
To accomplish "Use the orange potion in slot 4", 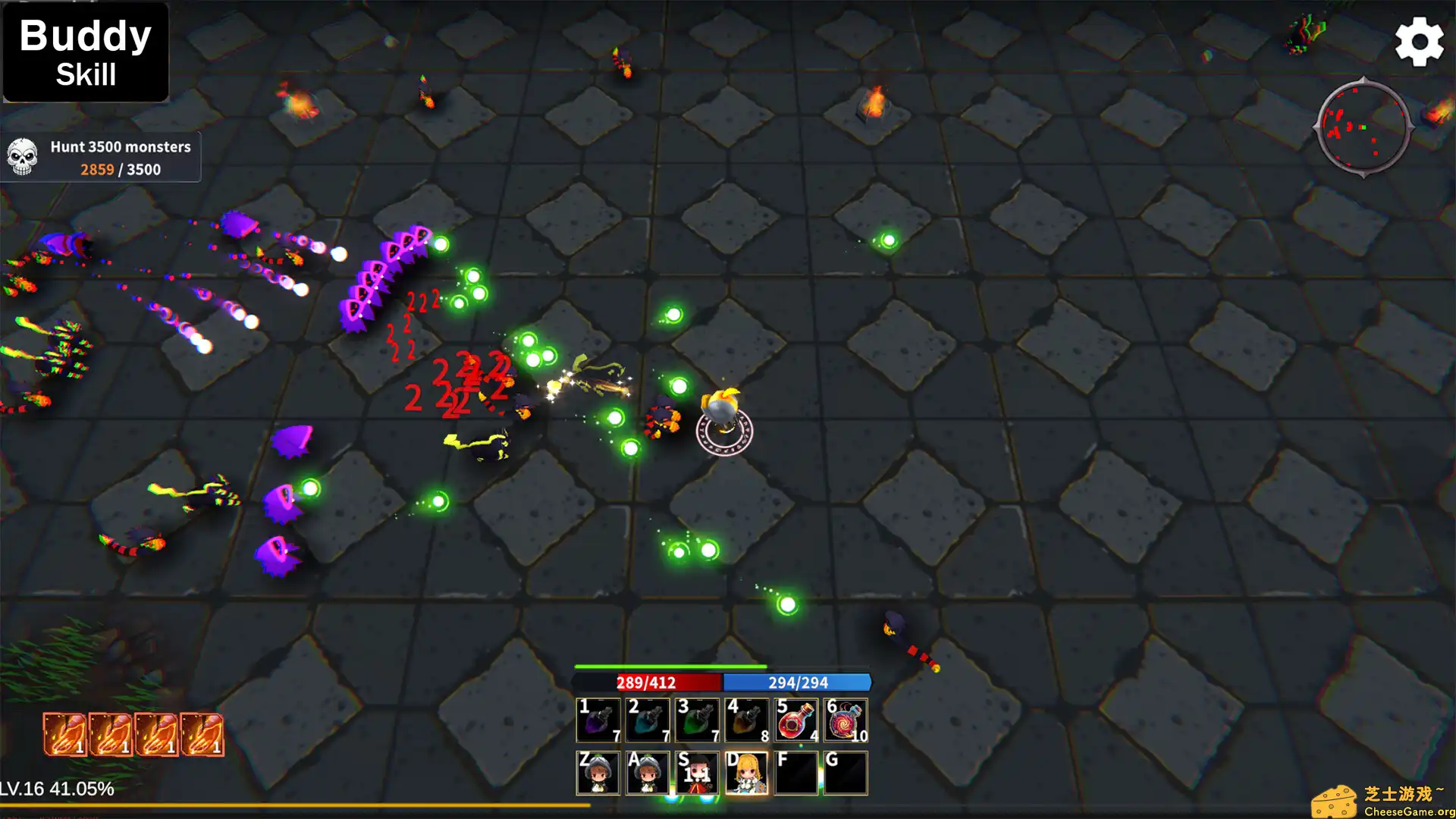I will coord(746,720).
